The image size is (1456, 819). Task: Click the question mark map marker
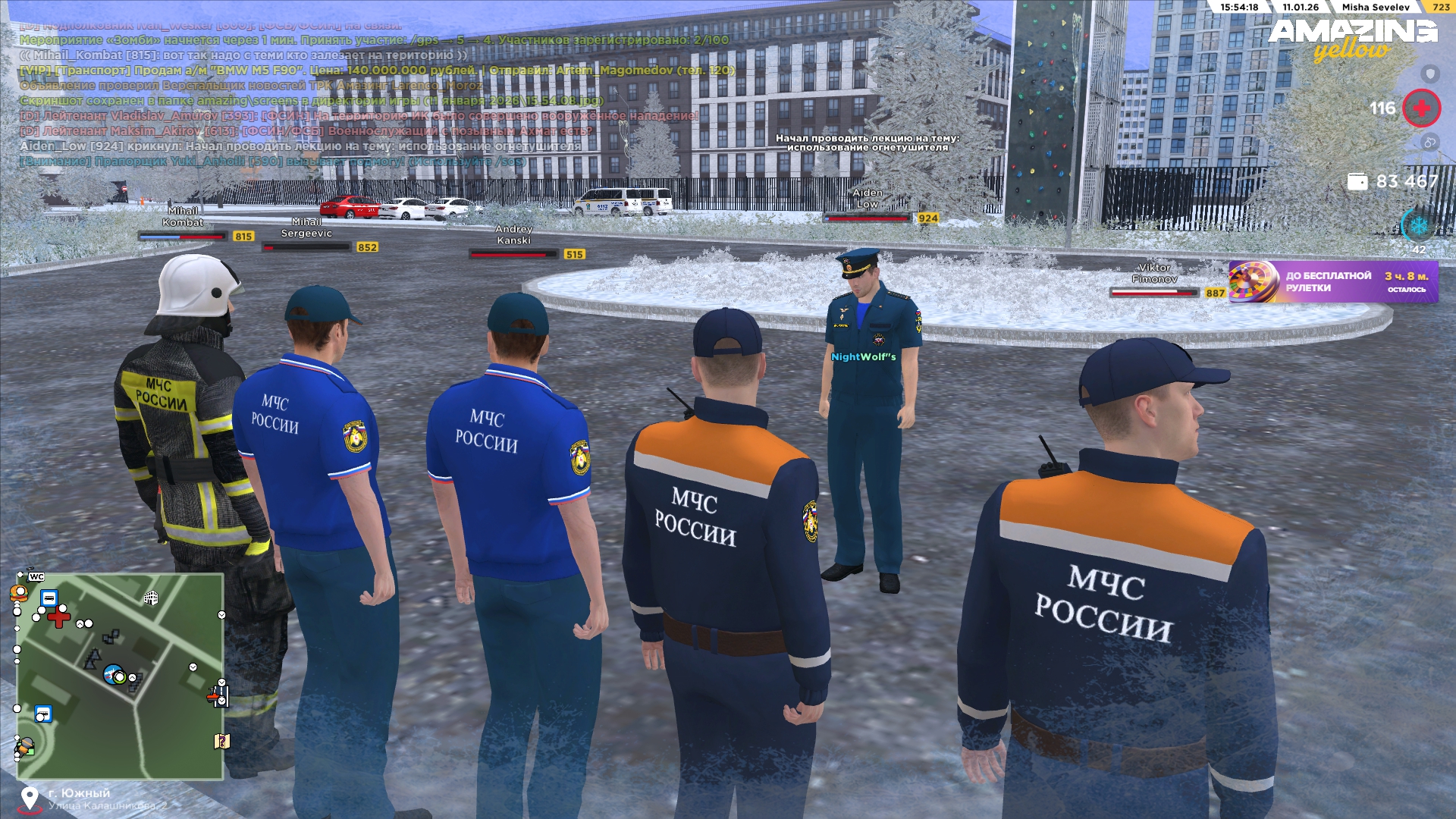(221, 741)
